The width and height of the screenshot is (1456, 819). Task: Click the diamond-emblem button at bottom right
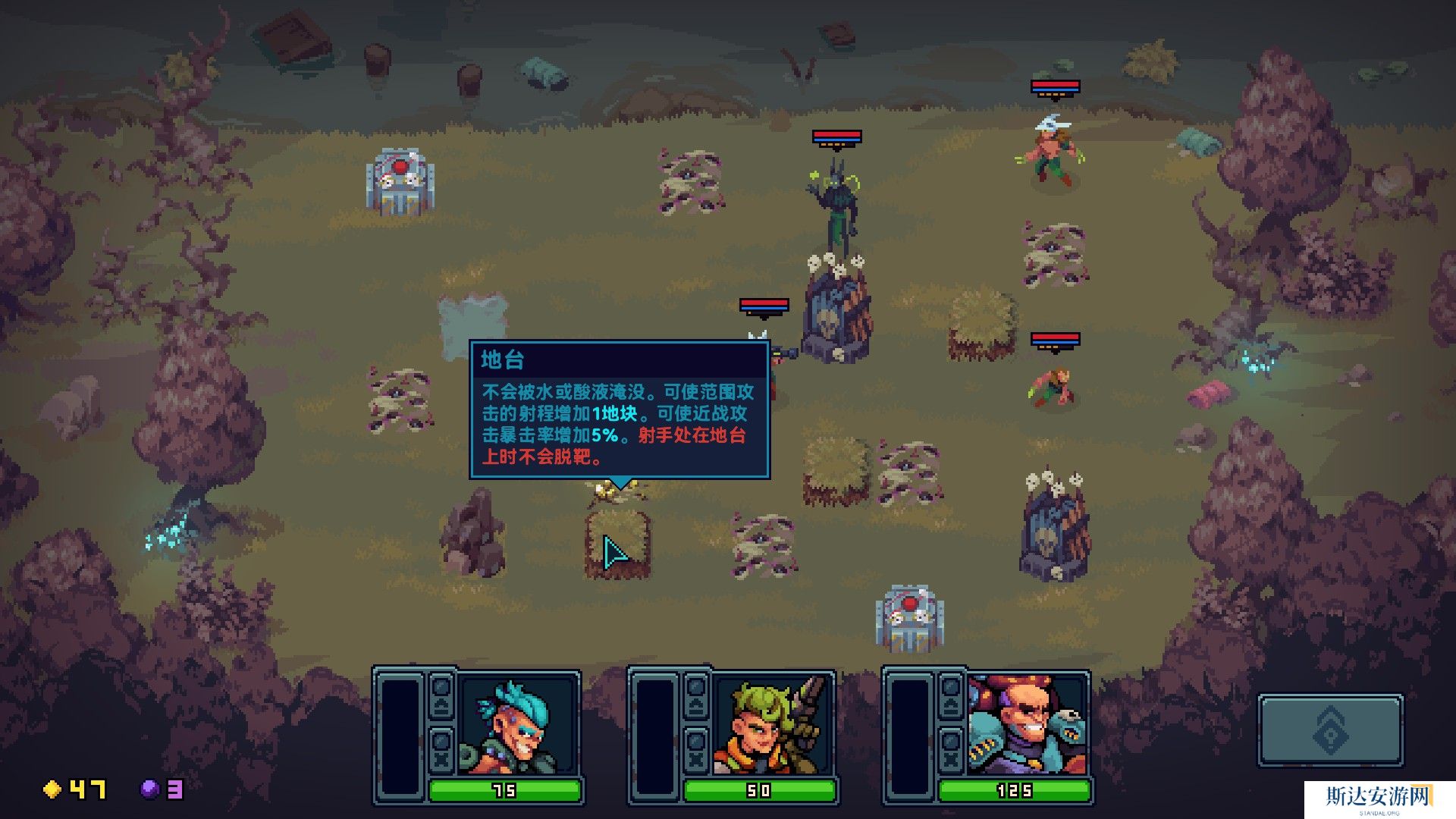(x=1330, y=731)
